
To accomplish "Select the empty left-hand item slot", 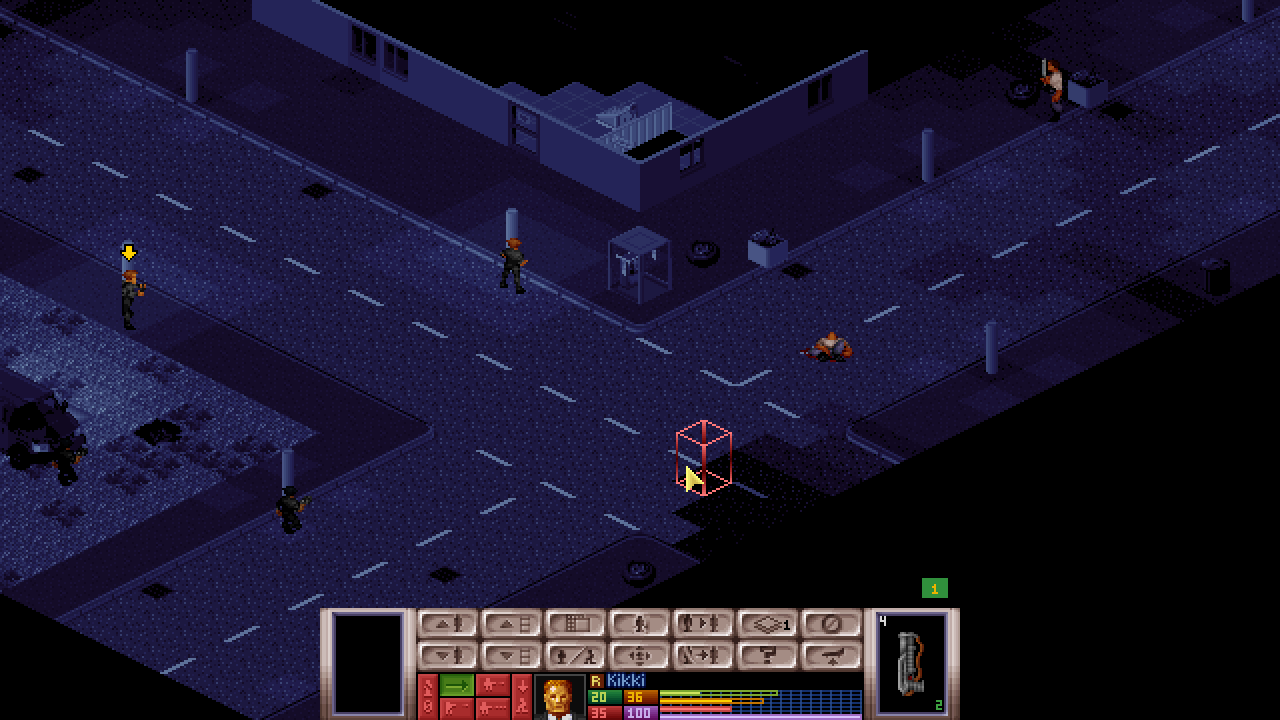I will coord(368,662).
